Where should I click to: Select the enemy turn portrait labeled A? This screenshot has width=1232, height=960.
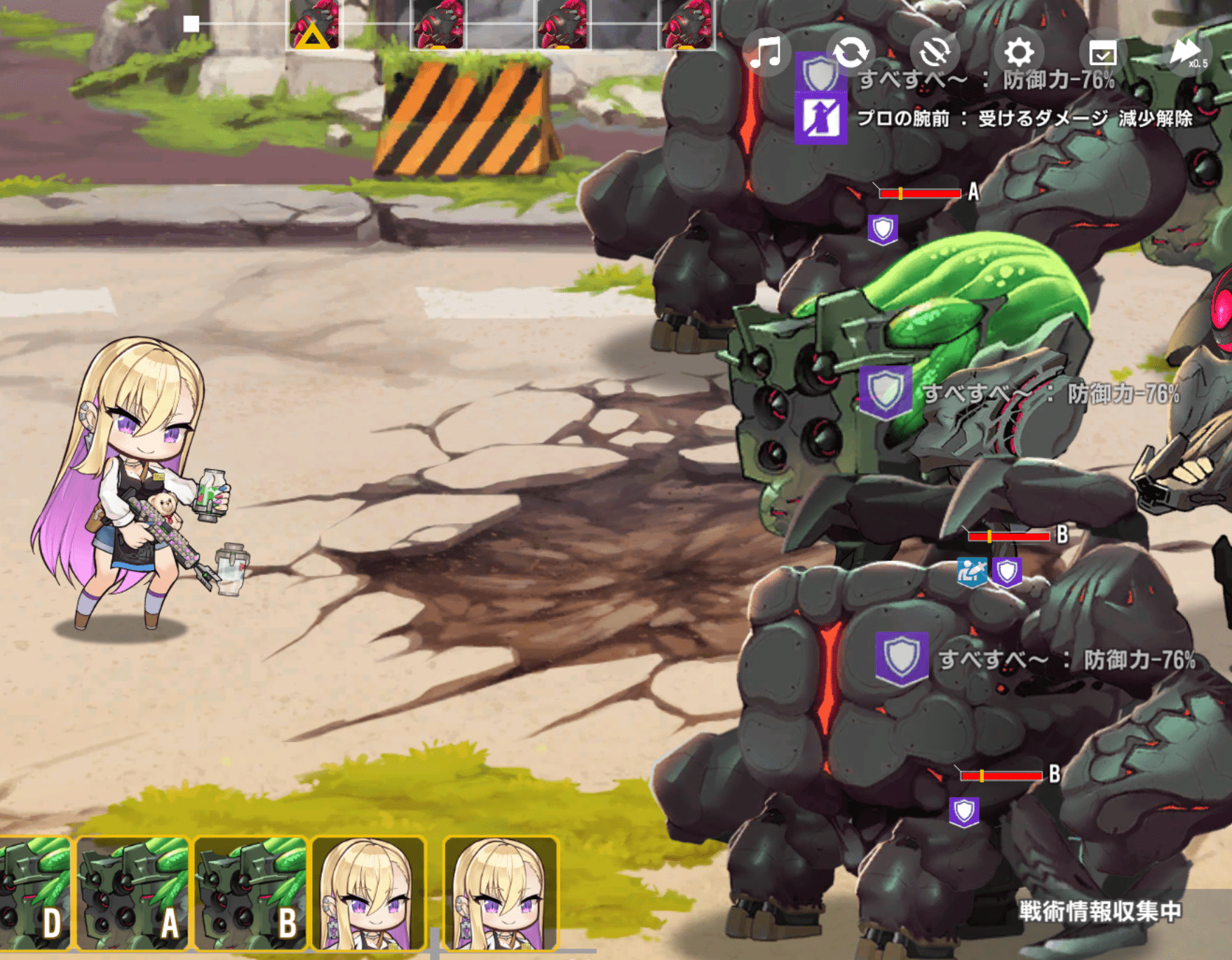click(x=133, y=893)
